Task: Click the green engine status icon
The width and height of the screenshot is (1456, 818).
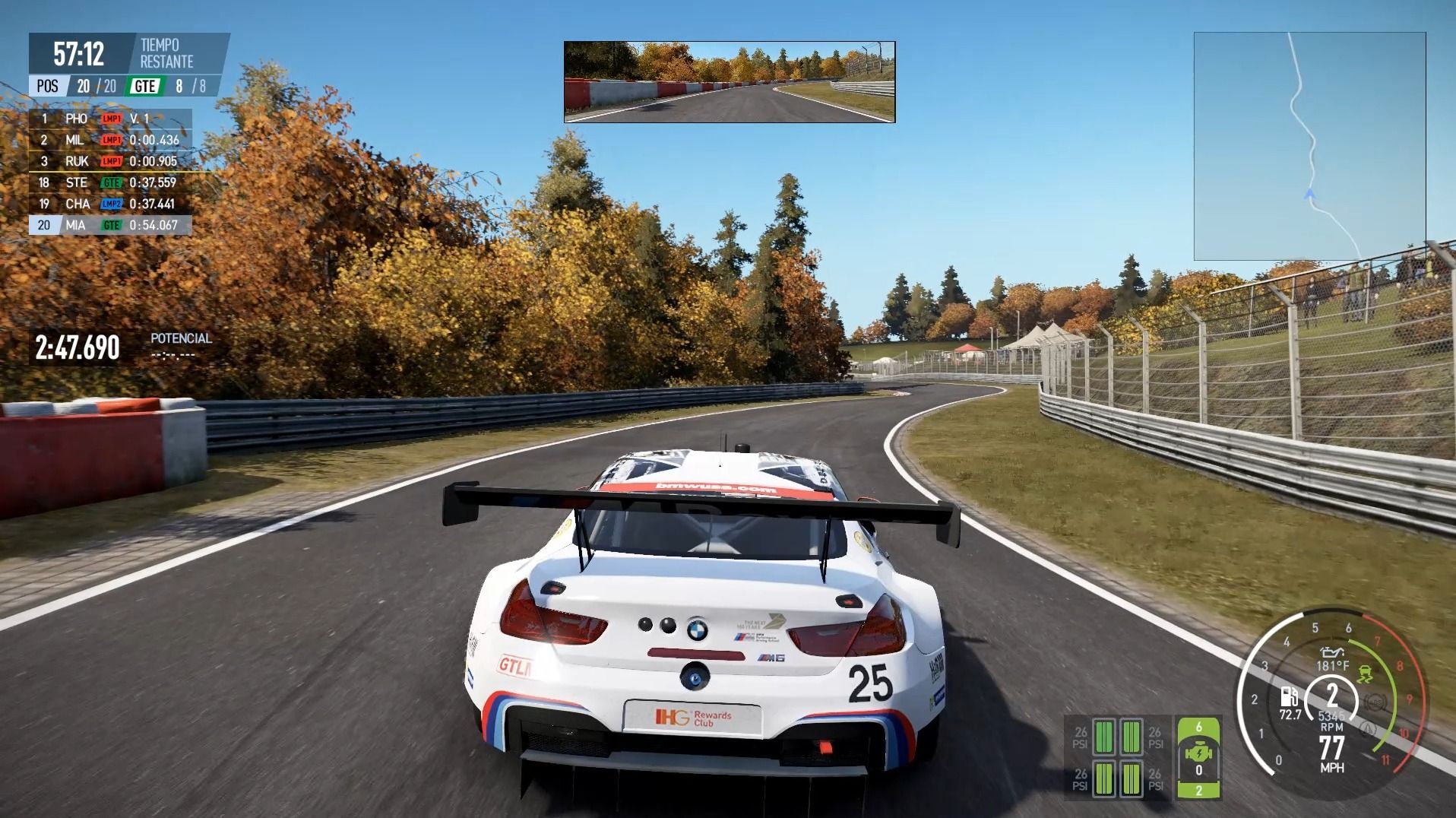Action: pyautogui.click(x=1198, y=756)
